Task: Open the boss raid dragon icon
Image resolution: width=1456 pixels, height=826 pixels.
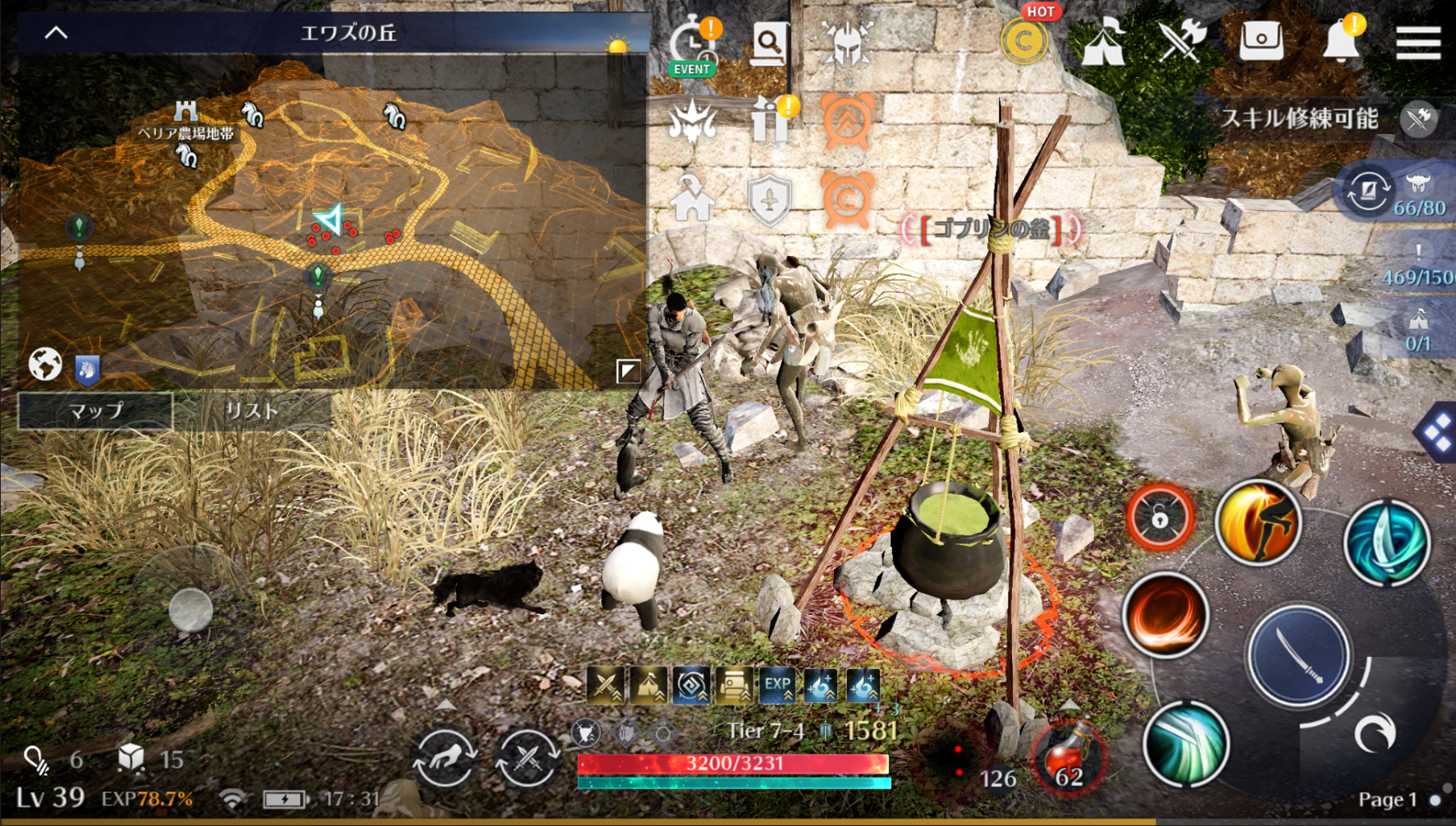Action: 694,123
